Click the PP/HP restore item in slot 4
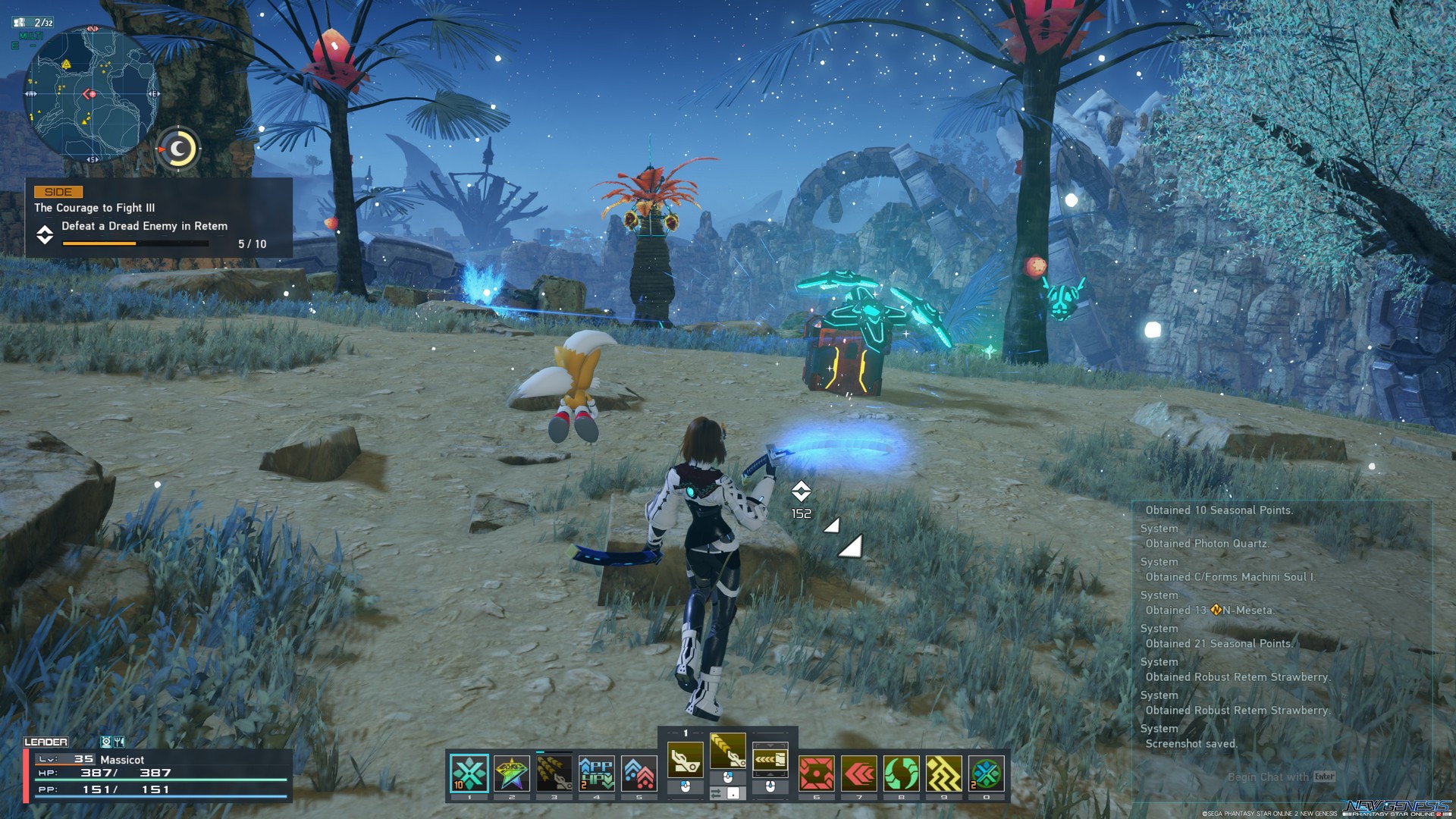The width and height of the screenshot is (1456, 819). (595, 772)
